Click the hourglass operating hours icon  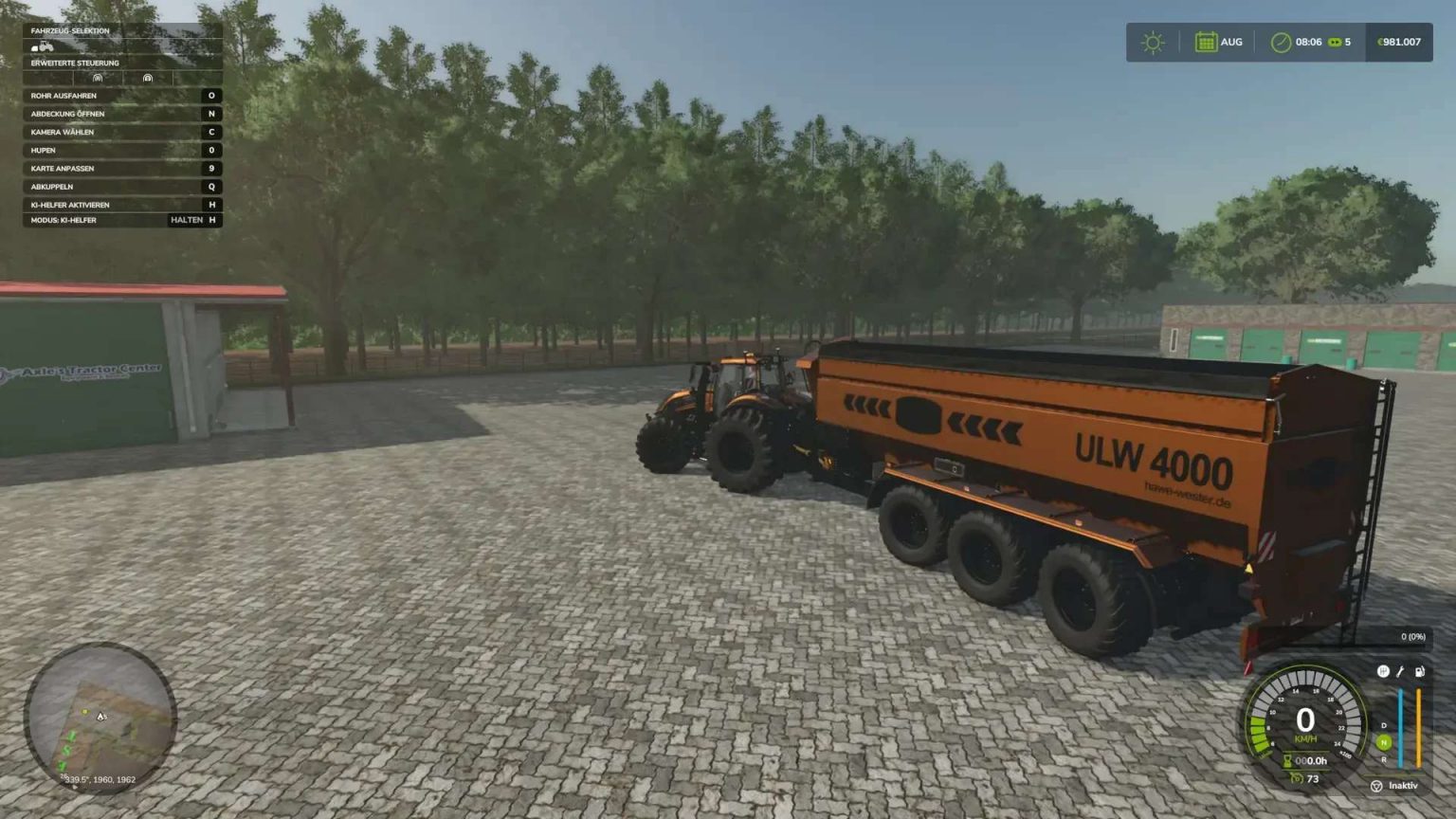pos(1286,760)
